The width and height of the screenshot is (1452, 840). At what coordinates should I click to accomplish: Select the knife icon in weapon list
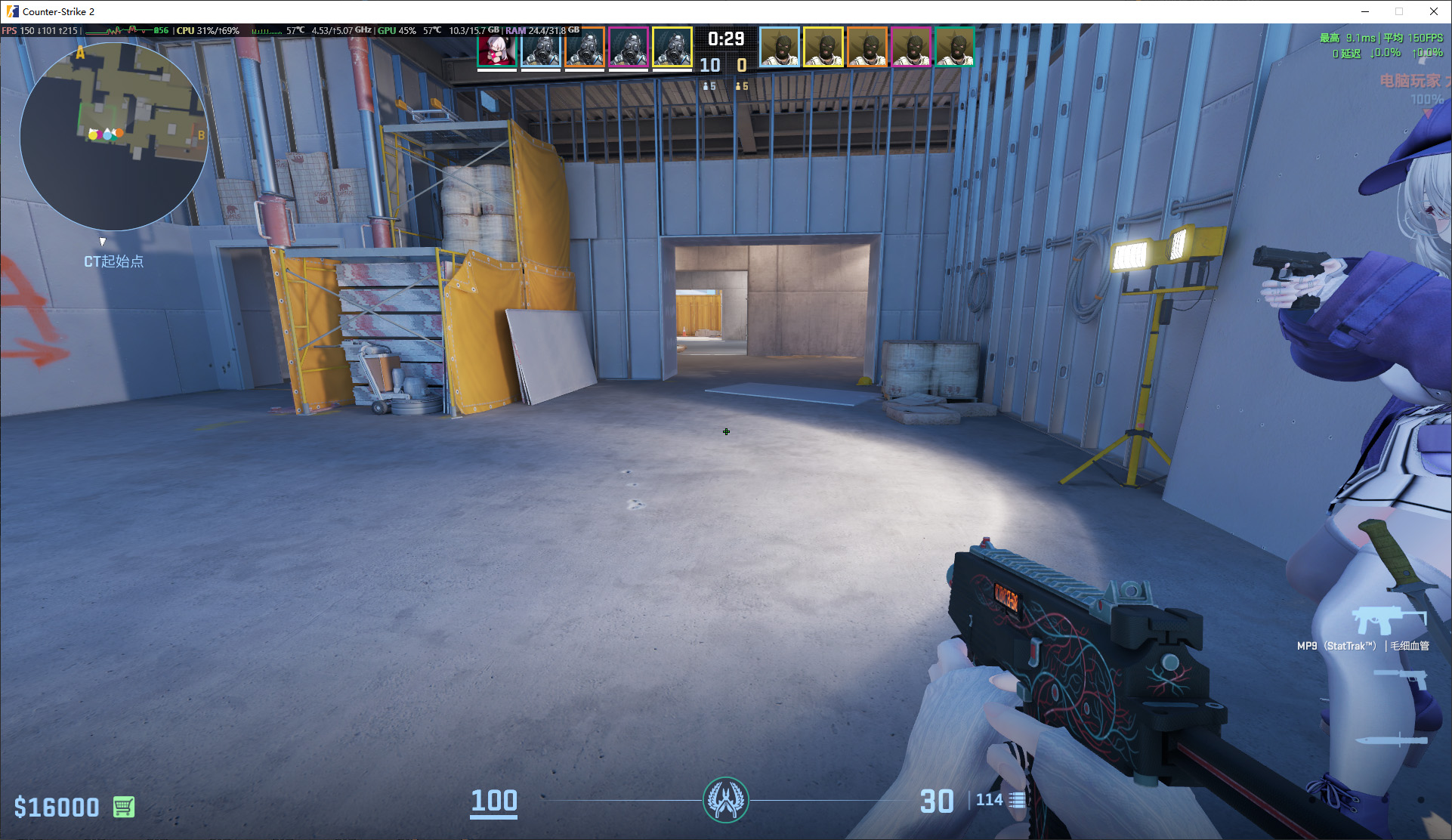[1392, 740]
